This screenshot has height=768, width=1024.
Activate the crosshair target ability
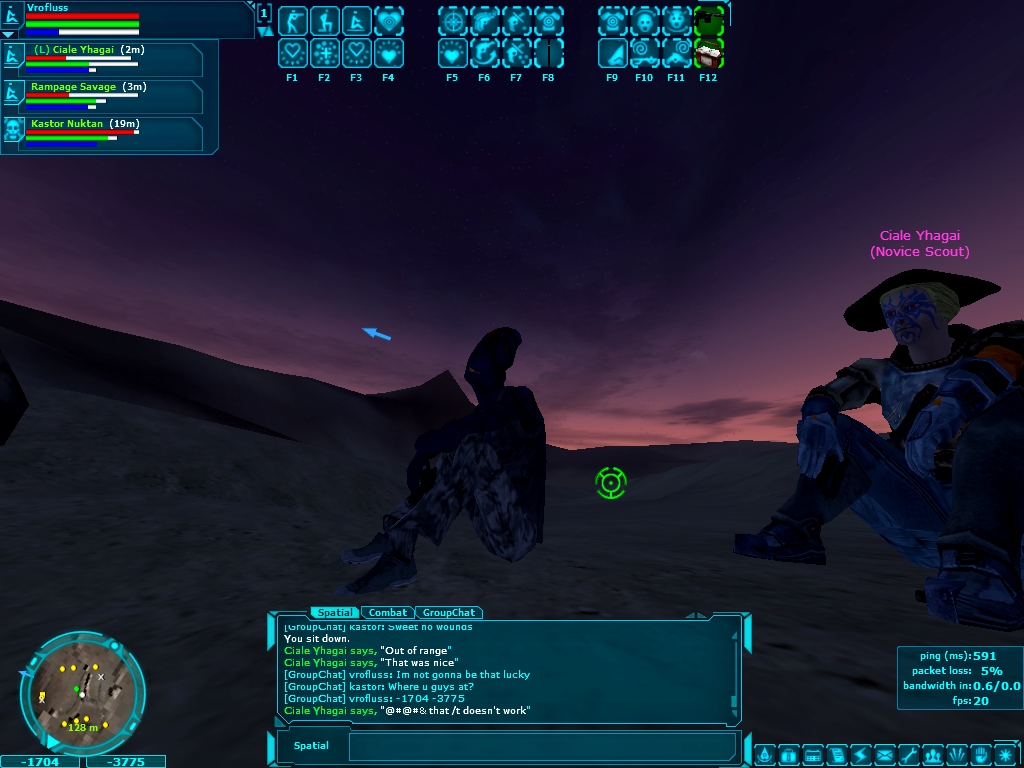[452, 20]
